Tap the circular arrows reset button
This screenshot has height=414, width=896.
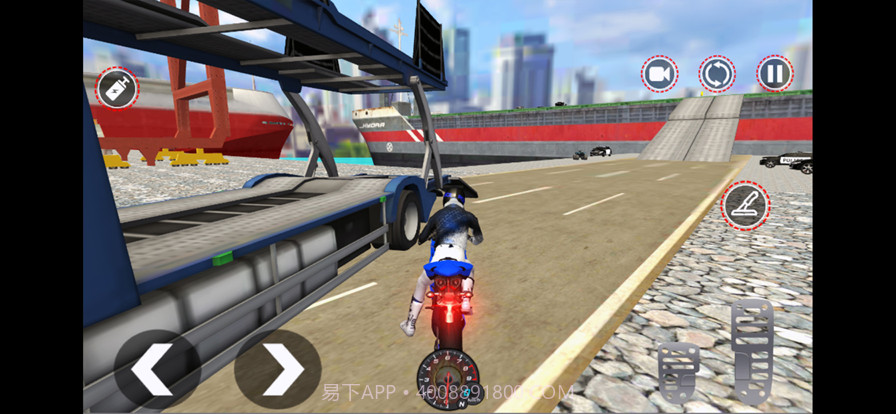pos(716,74)
